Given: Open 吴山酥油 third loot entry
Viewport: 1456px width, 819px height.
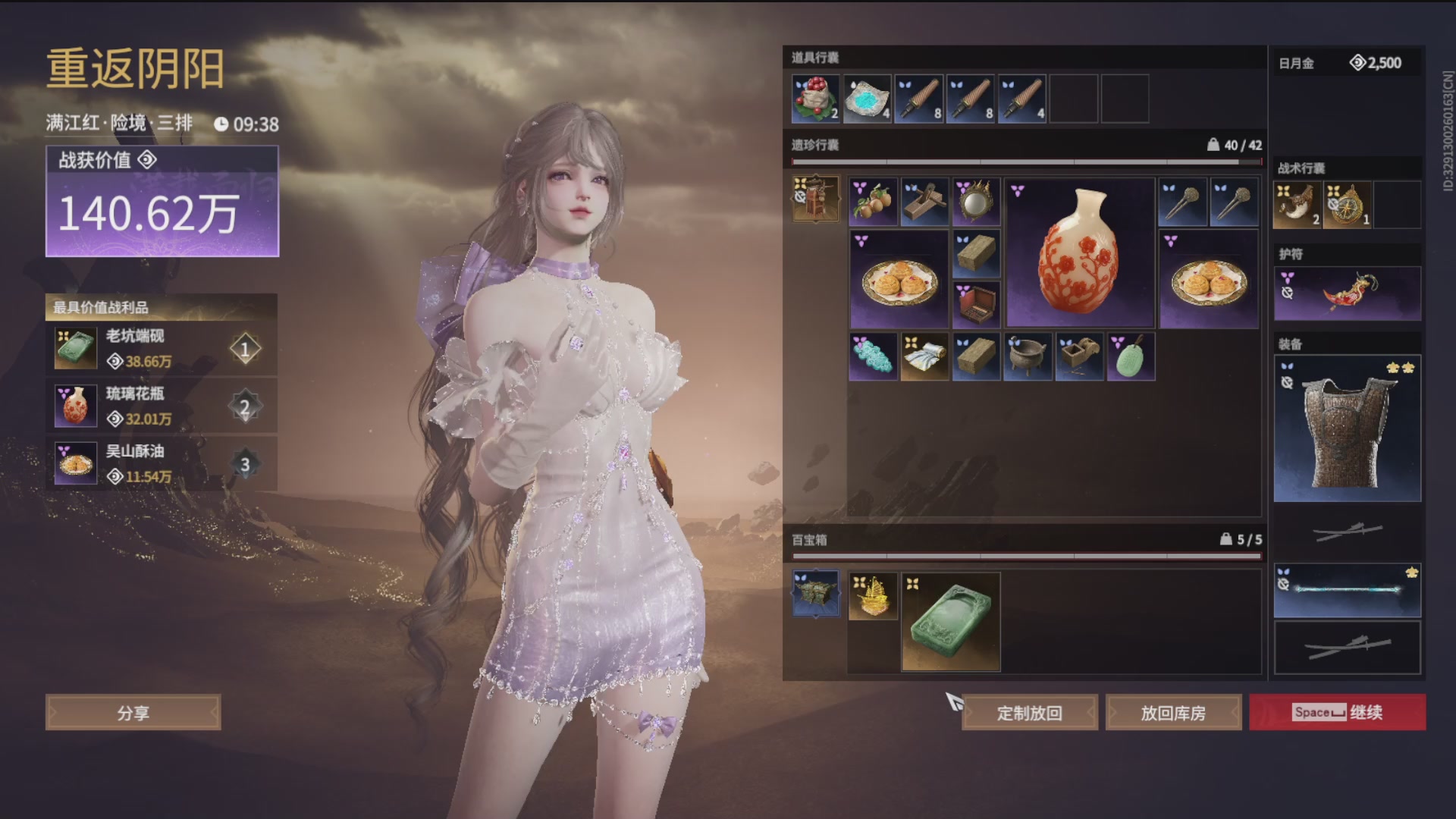Looking at the screenshot, I should [161, 464].
